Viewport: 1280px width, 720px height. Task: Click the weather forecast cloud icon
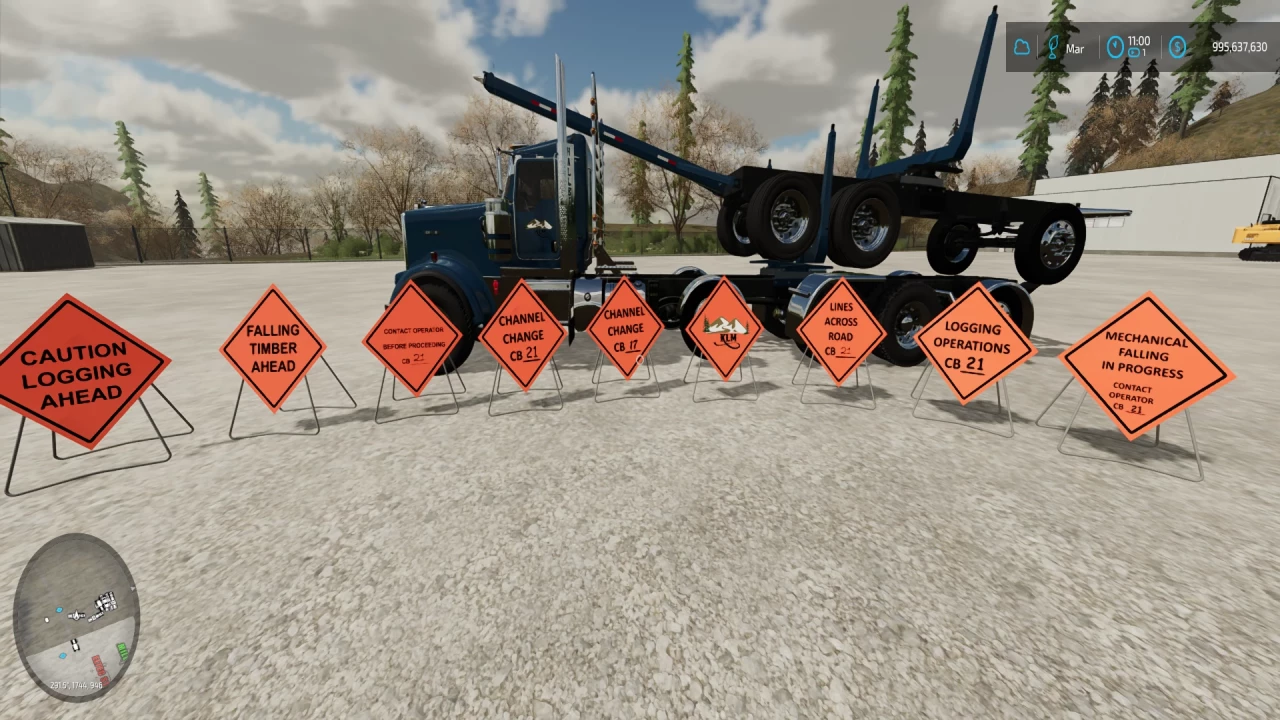[1022, 47]
